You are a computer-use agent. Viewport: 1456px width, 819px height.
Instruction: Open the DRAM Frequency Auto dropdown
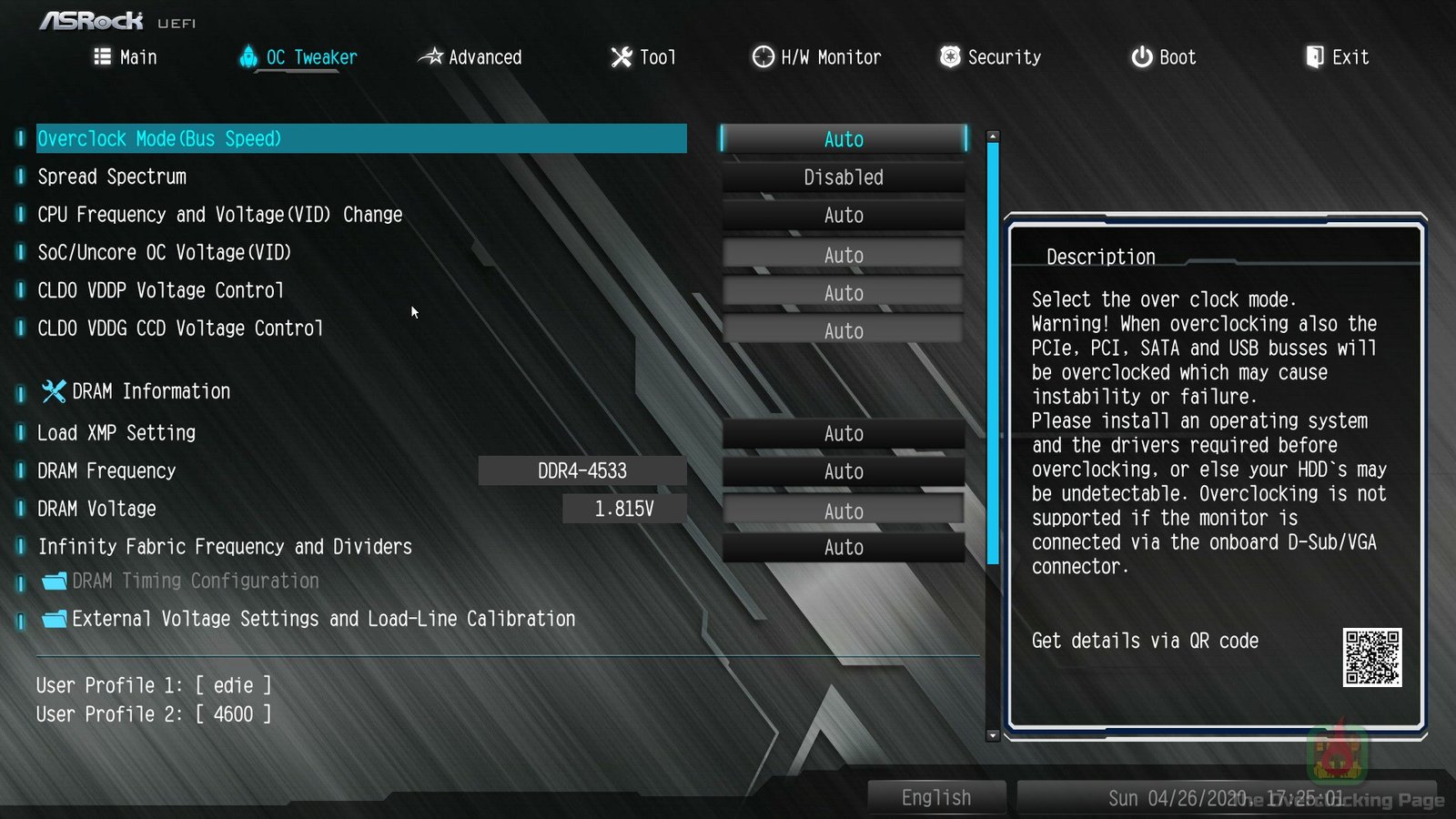click(844, 471)
